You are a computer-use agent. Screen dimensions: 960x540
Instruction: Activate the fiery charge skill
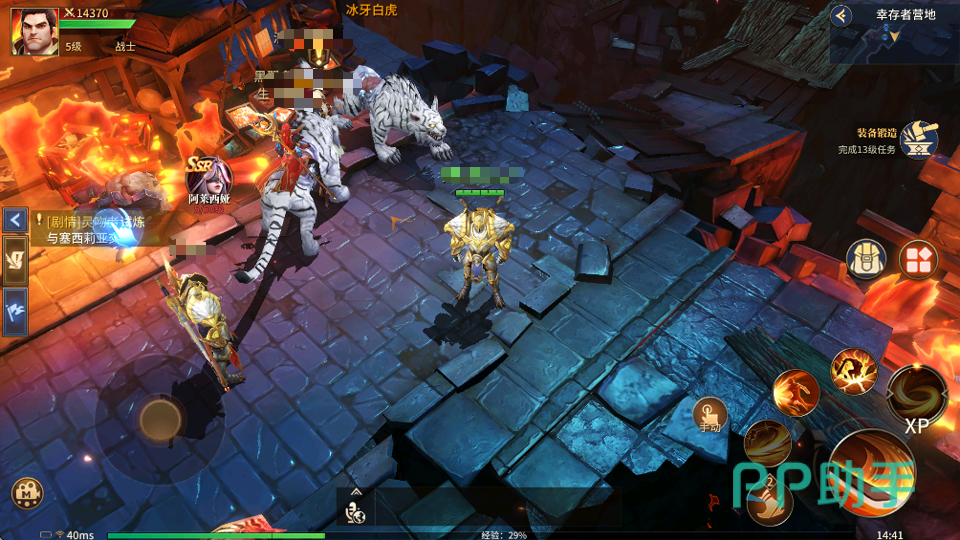(x=796, y=392)
